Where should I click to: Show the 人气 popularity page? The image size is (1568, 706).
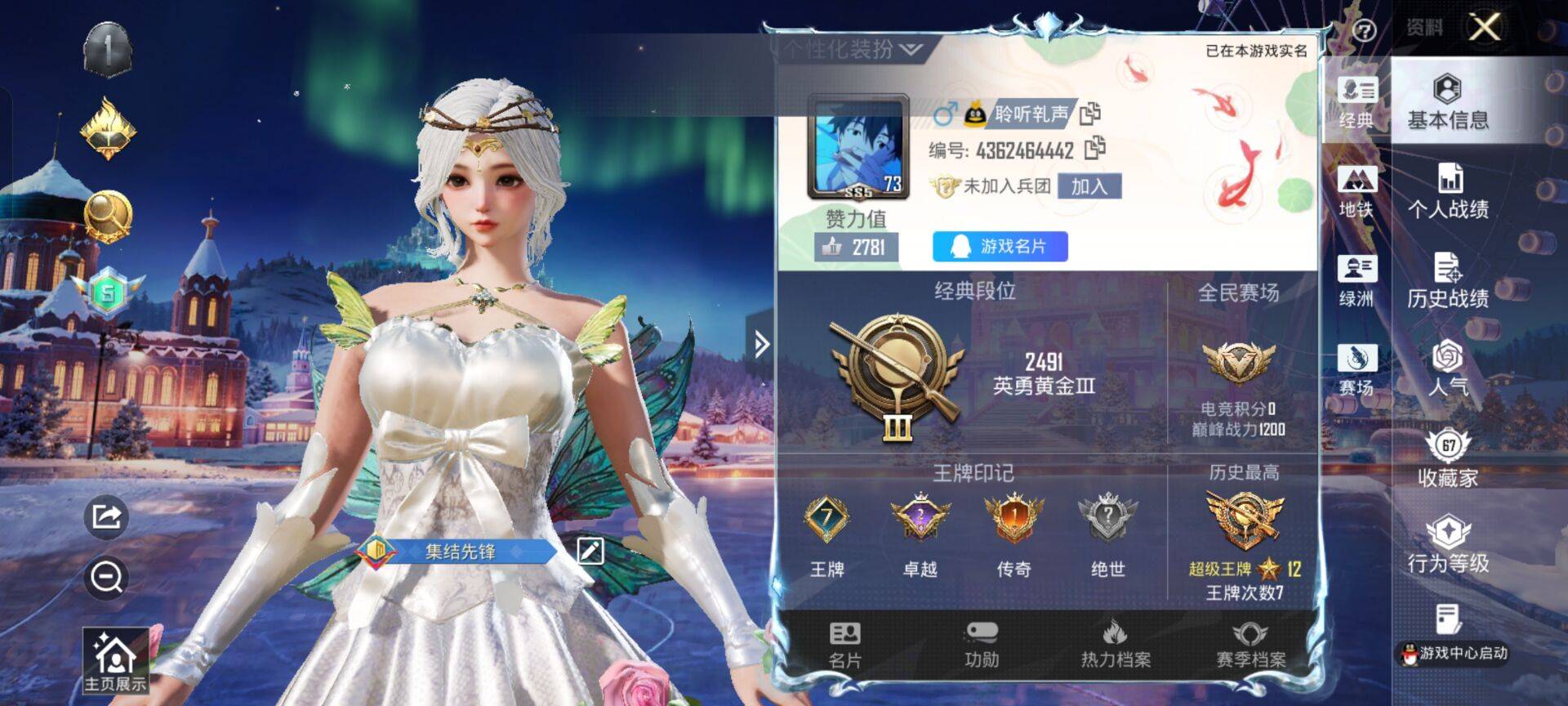(1447, 369)
